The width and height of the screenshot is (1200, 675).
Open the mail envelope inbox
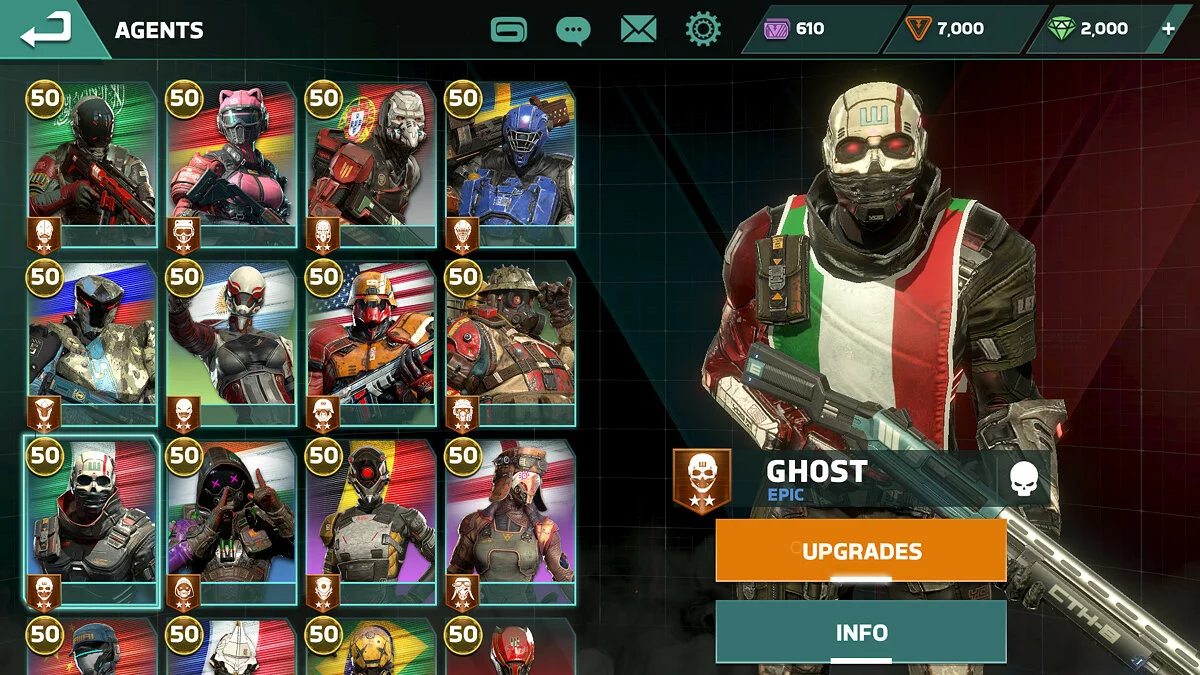pos(638,29)
